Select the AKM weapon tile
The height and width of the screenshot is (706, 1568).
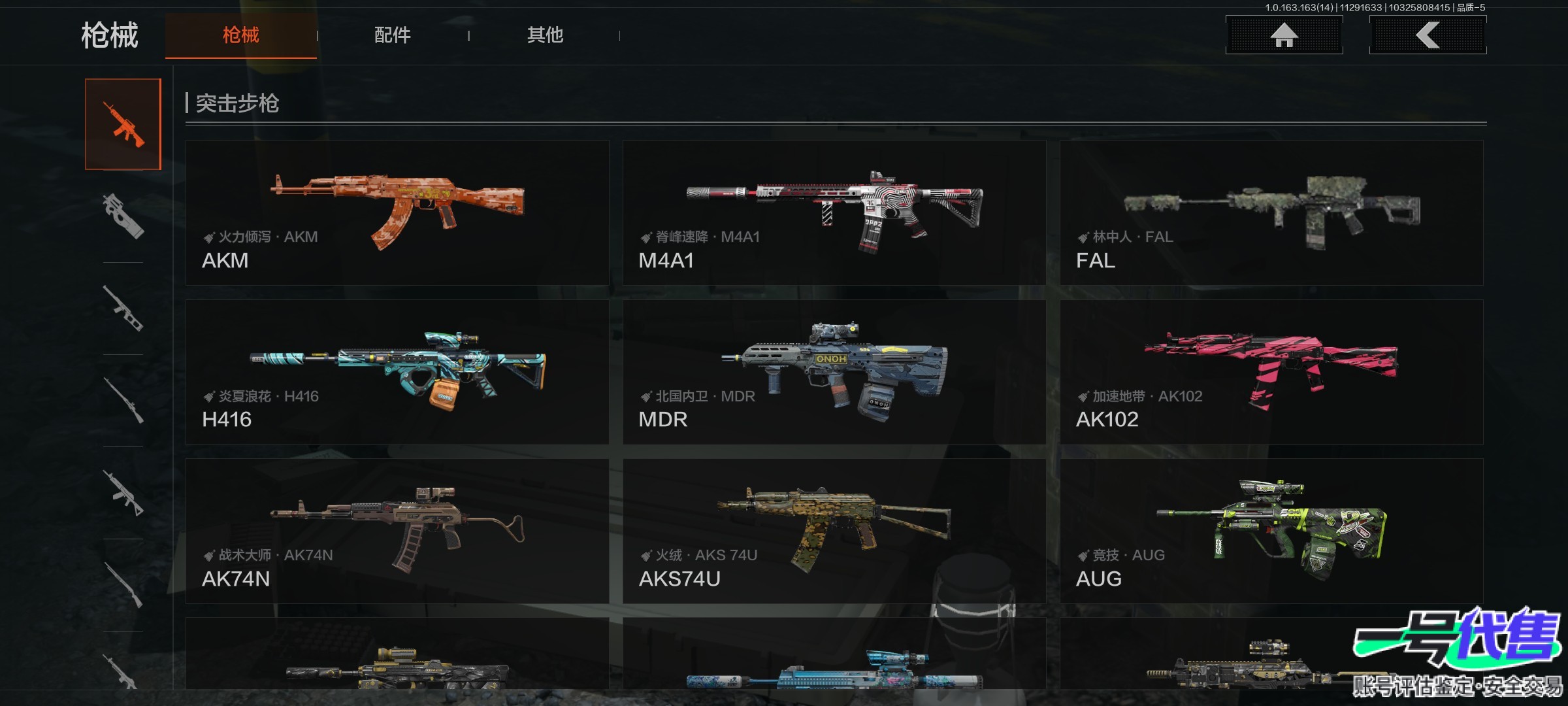(x=397, y=212)
